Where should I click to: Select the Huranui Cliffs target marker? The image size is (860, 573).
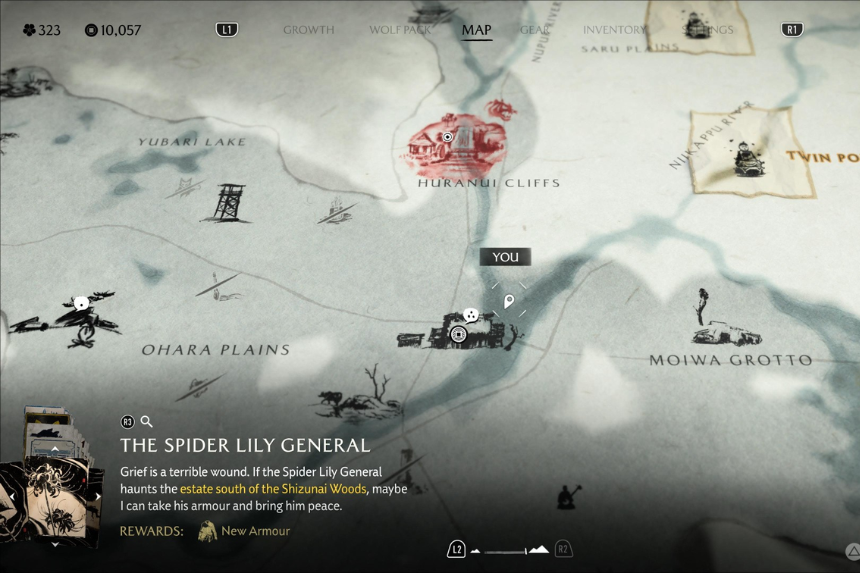tap(448, 137)
